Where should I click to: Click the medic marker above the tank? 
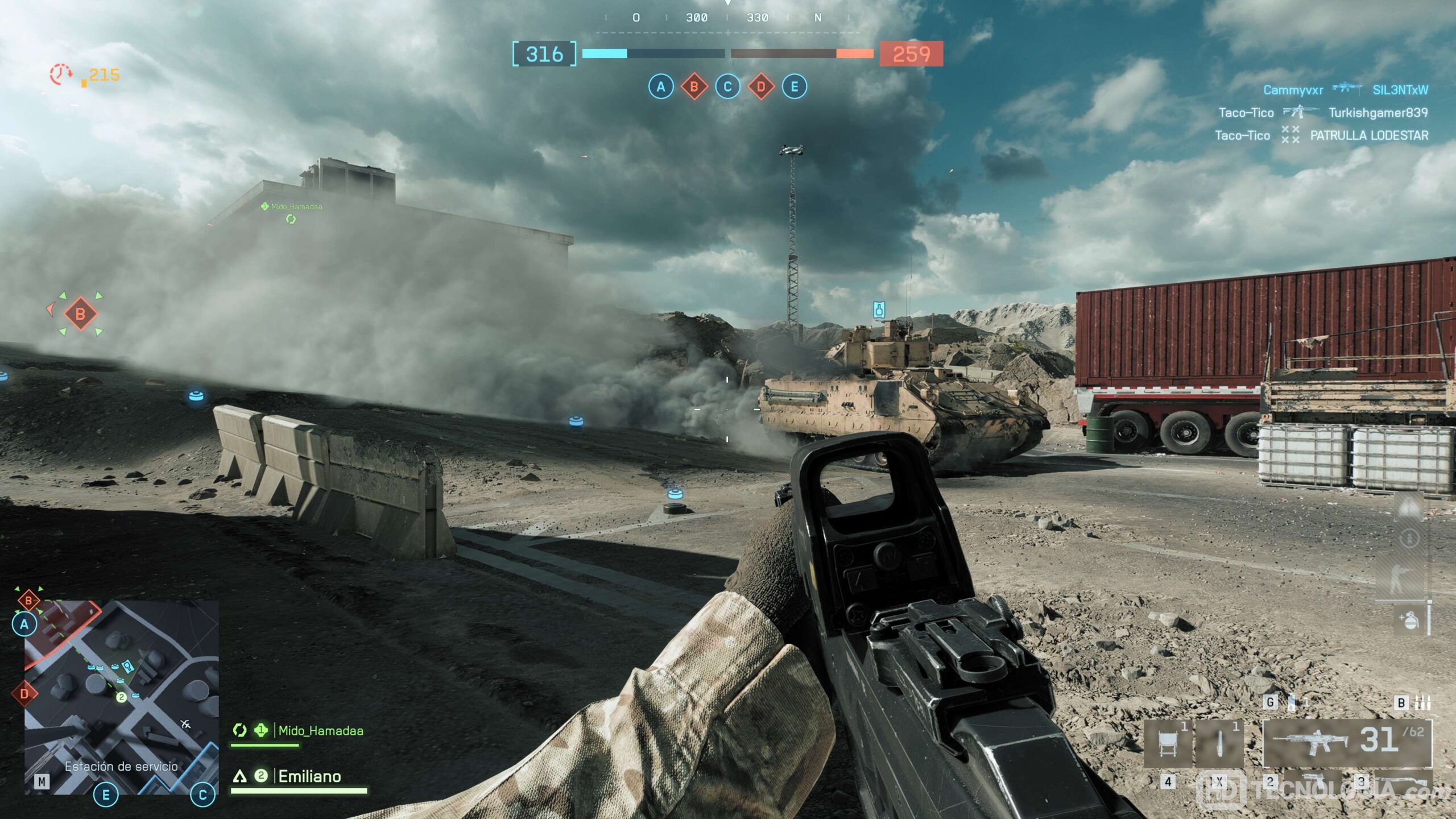(879, 310)
